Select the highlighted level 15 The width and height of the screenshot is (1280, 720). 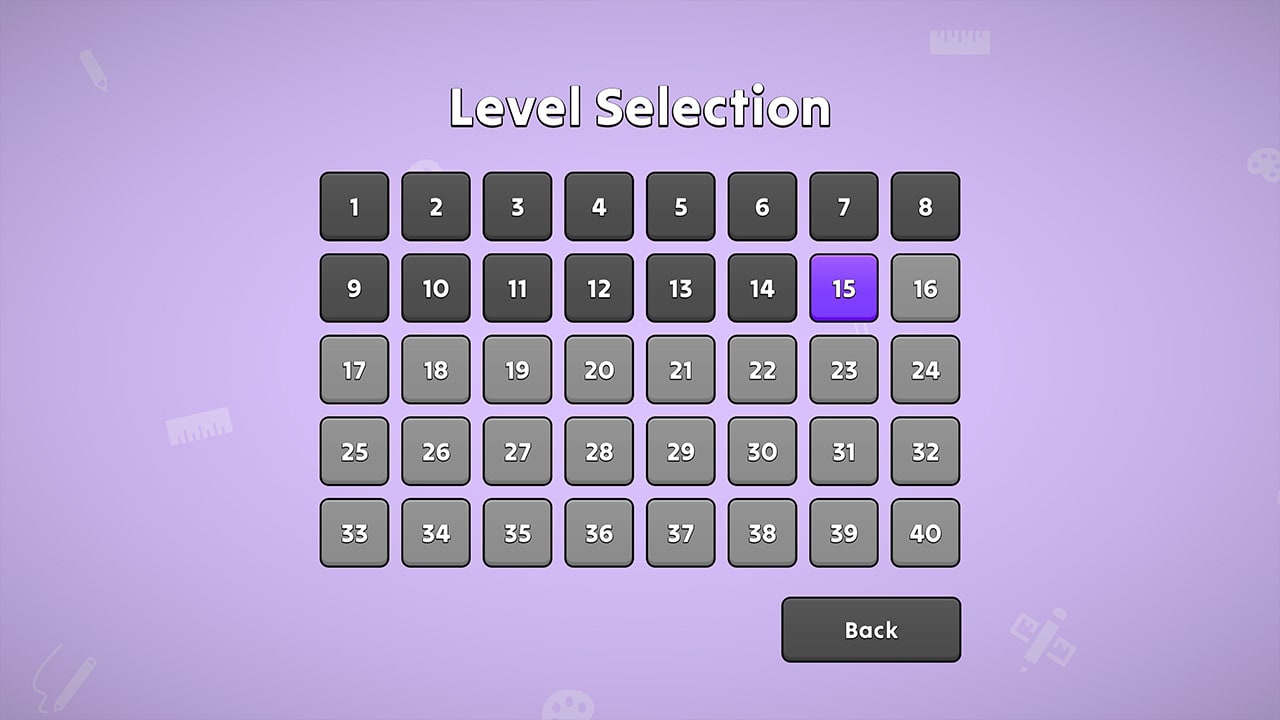point(843,289)
